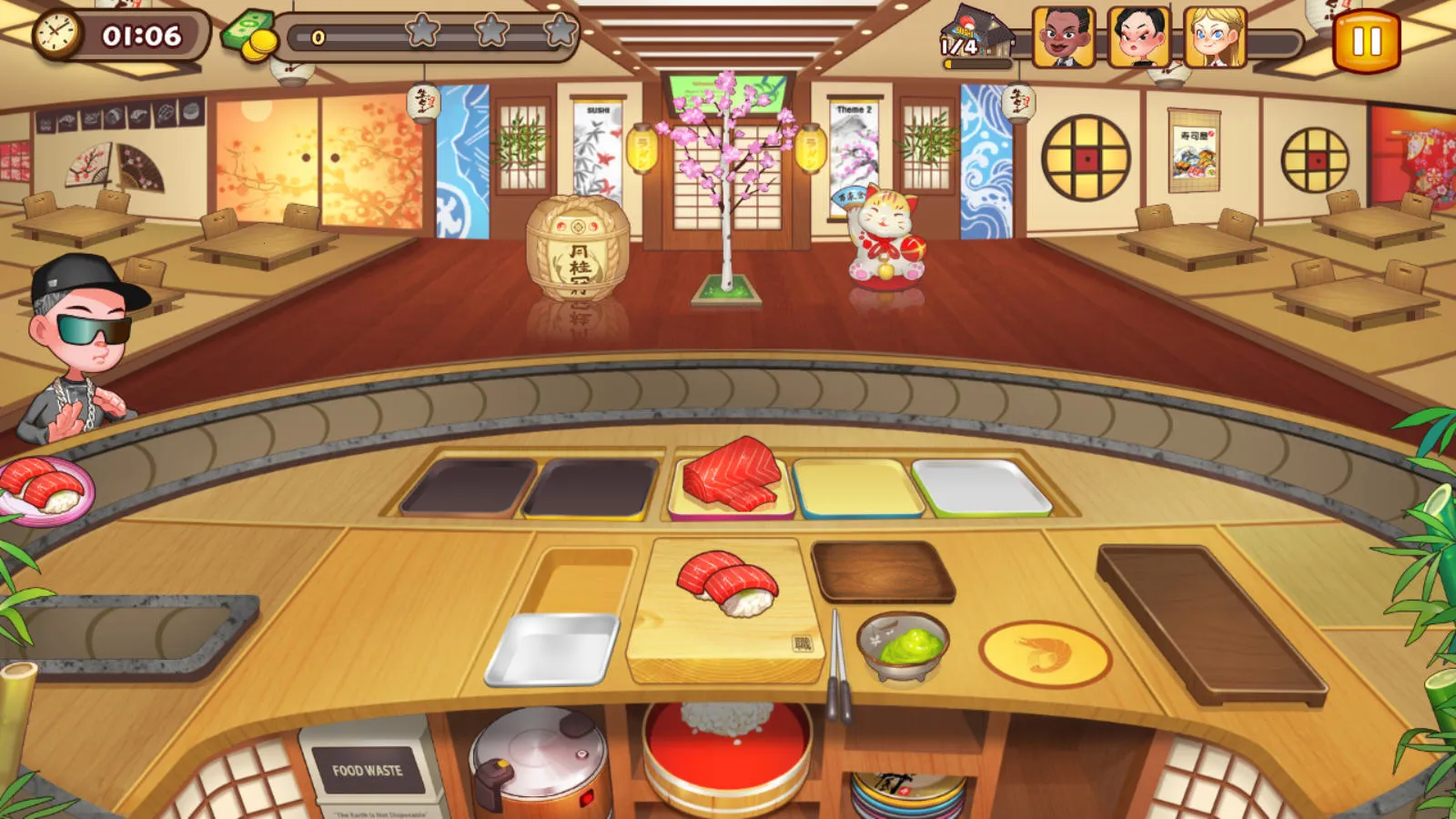Select the yellow shrimp plate
Screen dimensions: 1456x819
click(x=1044, y=653)
